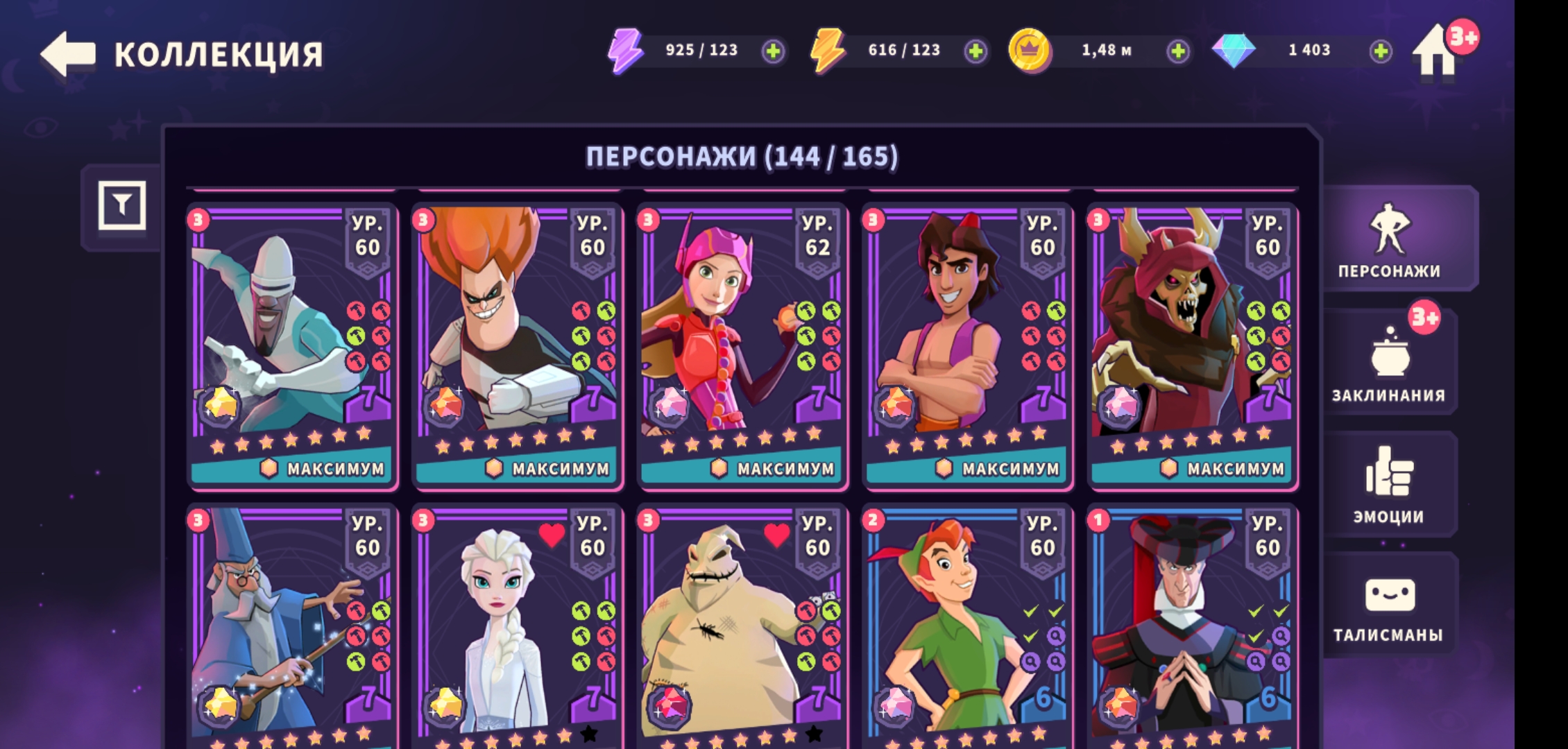Viewport: 1568px width, 749px height.
Task: Open the Merlin wizard card
Action: (292, 624)
